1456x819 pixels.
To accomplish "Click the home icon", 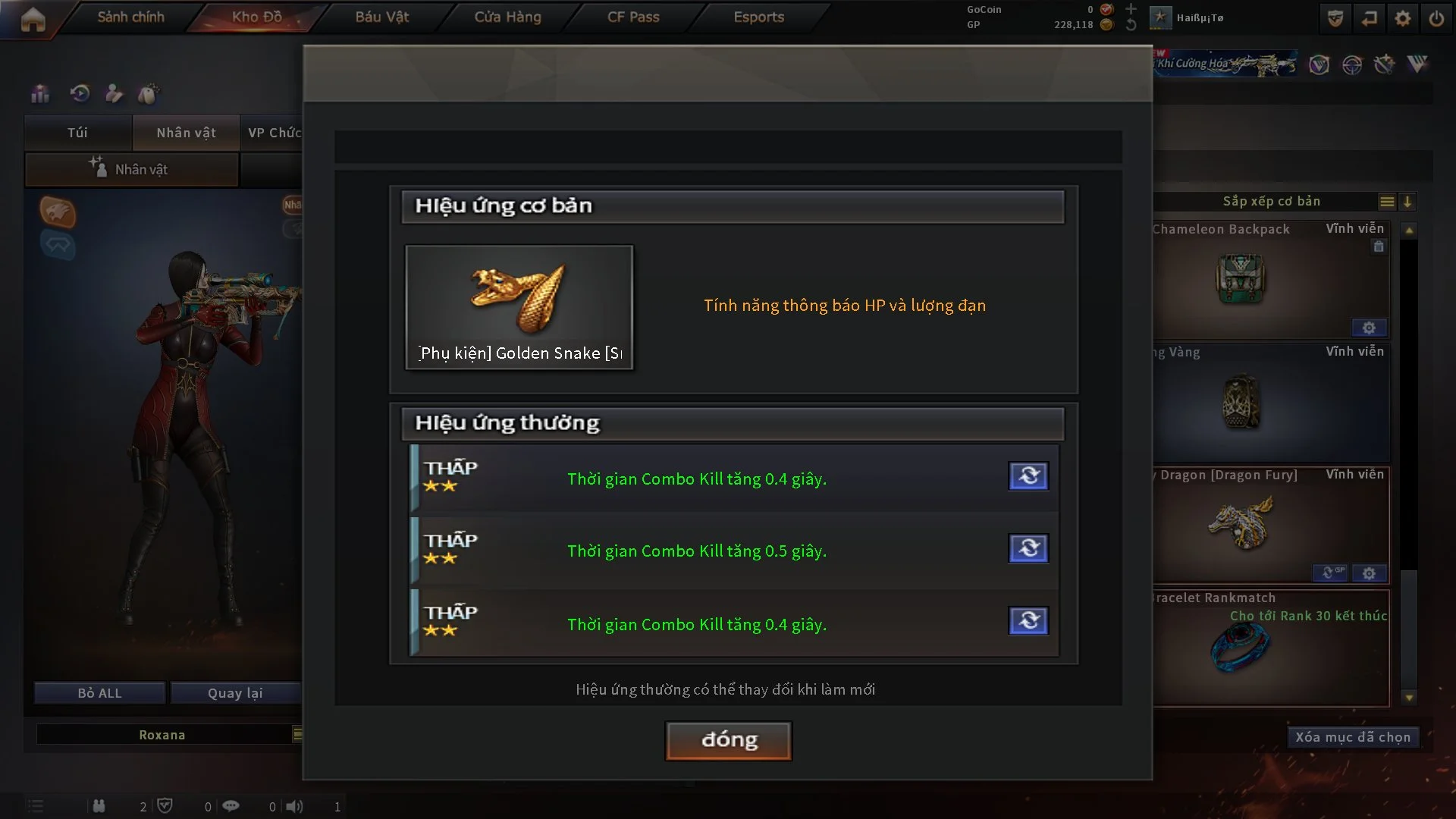I will (33, 19).
